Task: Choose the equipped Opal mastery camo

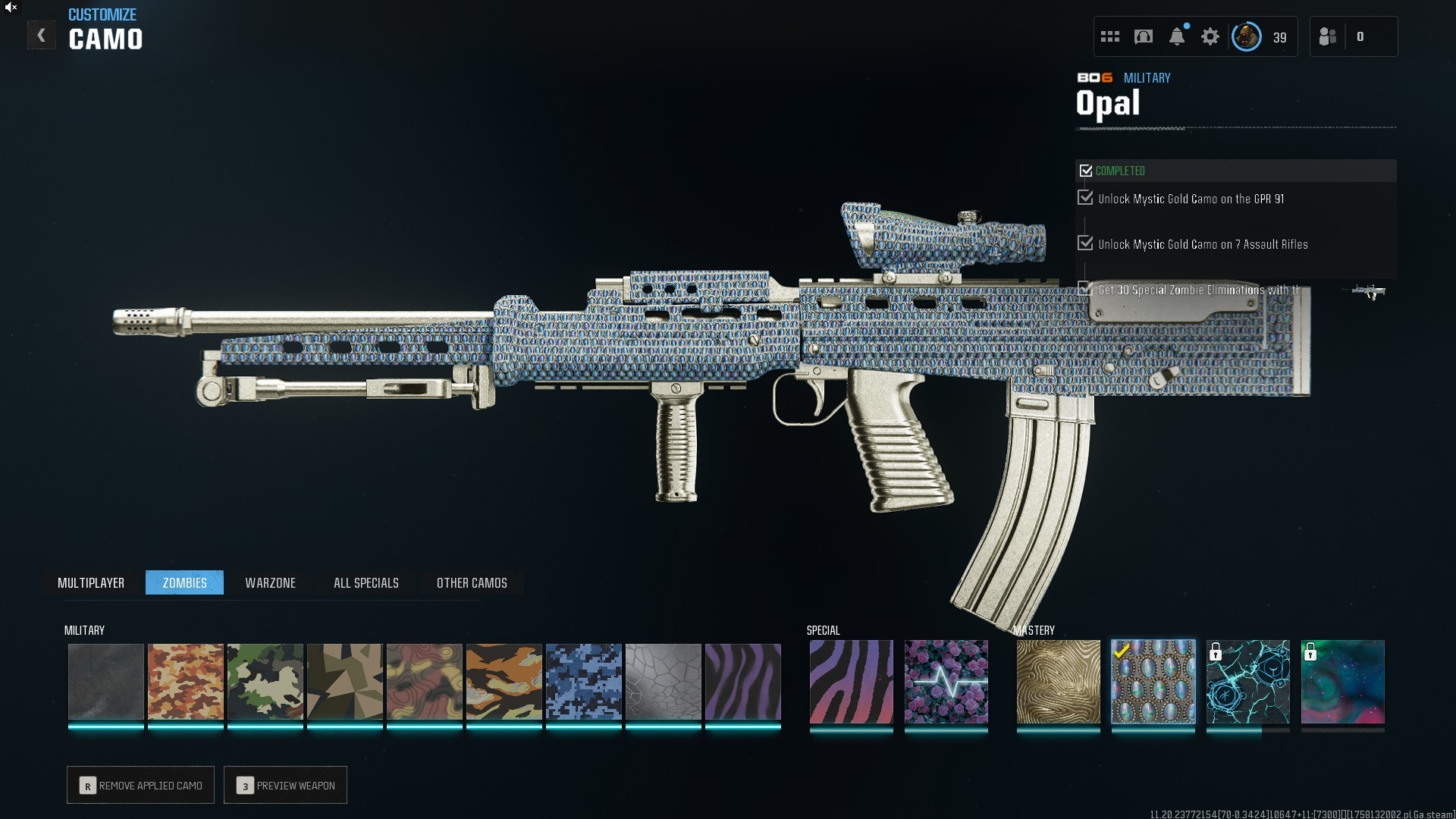Action: click(1153, 682)
